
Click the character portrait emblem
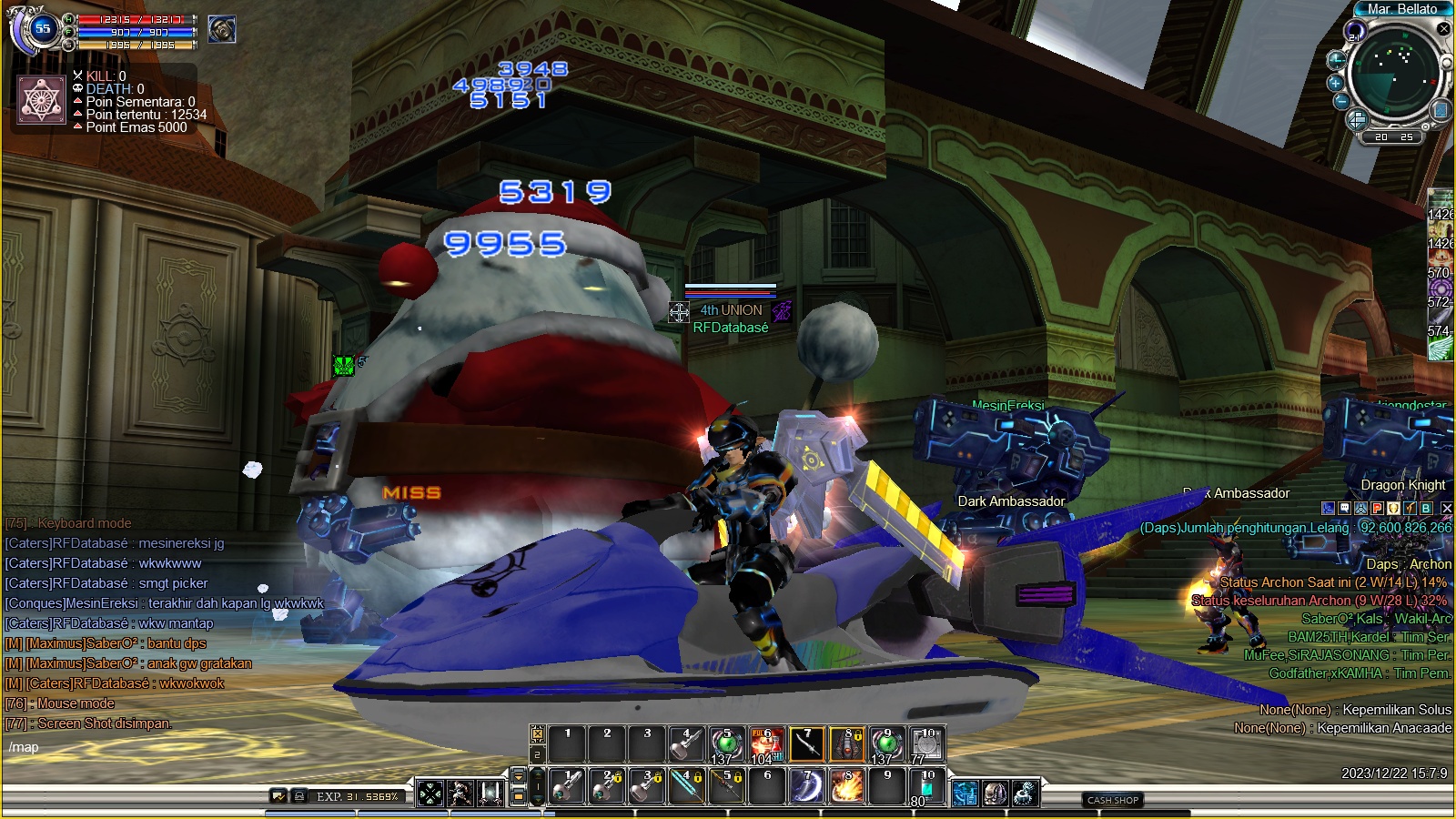point(42,99)
